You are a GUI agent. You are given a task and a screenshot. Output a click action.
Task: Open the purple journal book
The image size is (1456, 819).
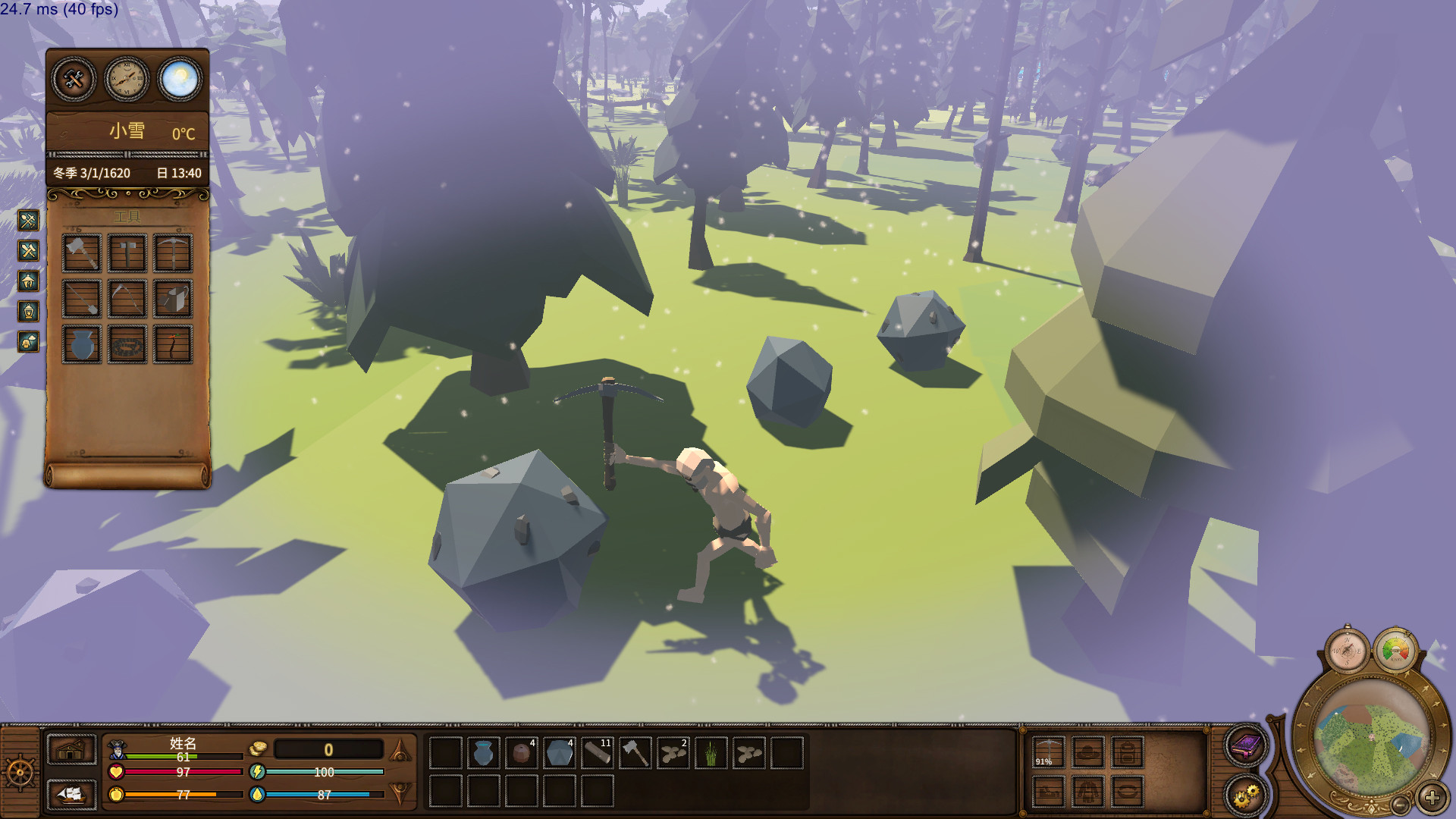pos(1244,745)
